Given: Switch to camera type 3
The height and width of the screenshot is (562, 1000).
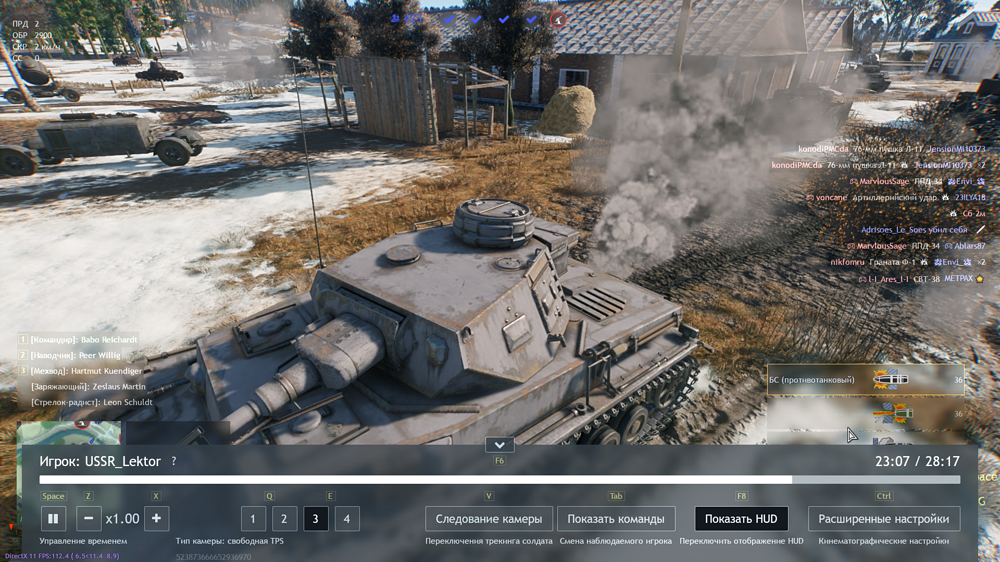Looking at the screenshot, I should click(x=316, y=519).
